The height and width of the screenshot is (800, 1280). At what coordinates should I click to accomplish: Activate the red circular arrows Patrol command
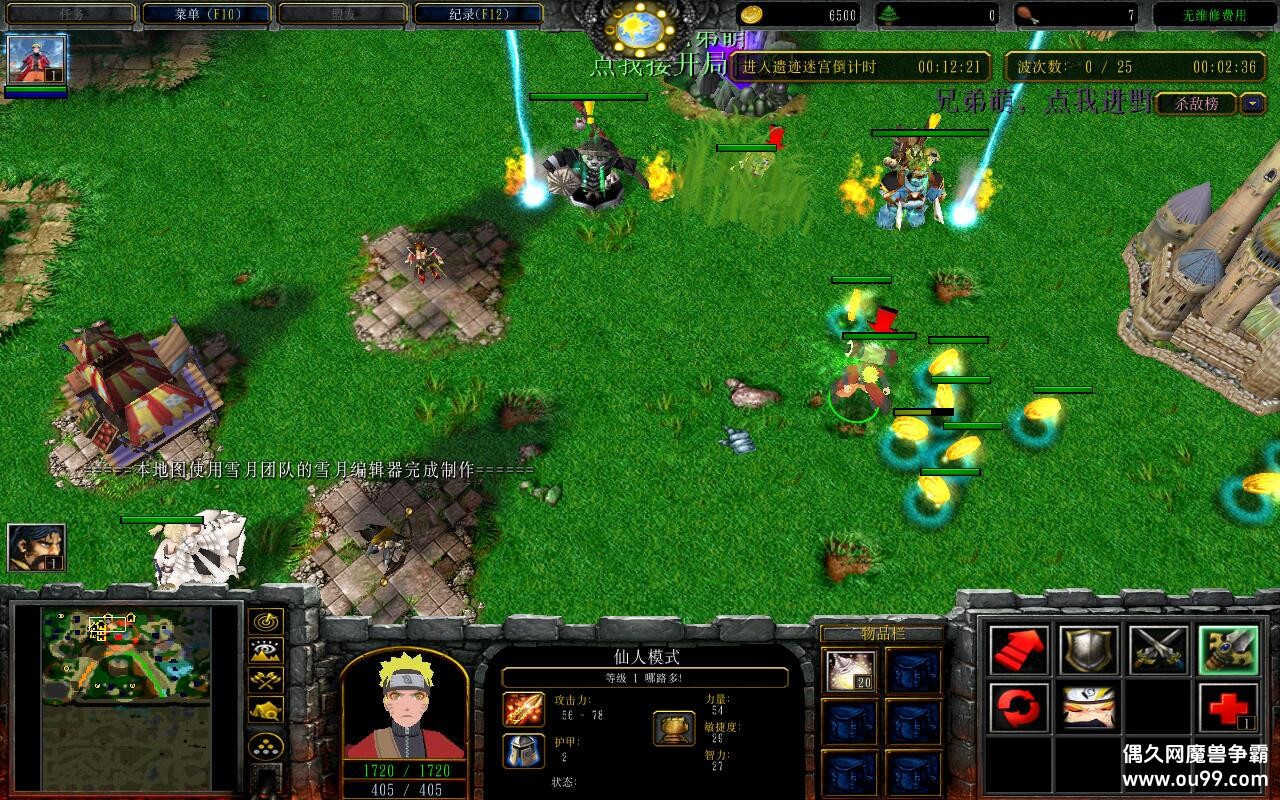coord(1019,708)
